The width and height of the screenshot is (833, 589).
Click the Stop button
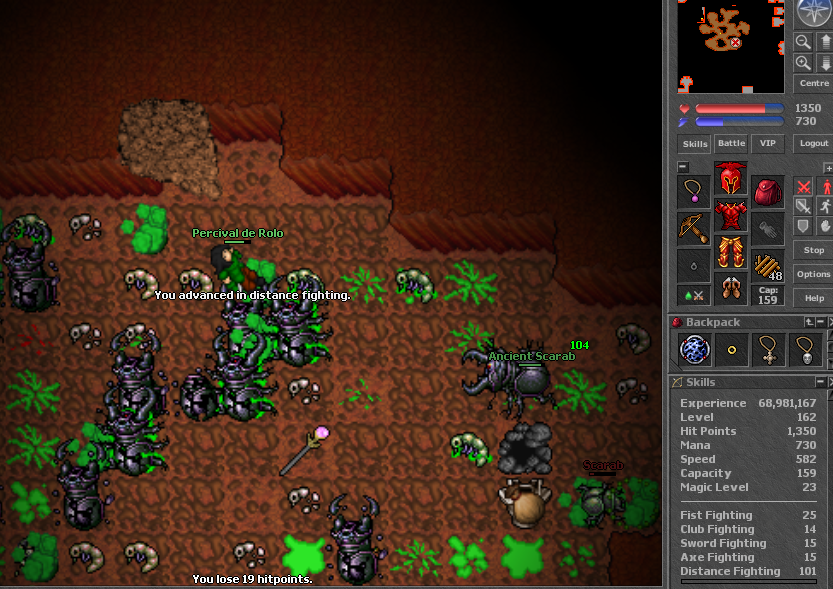pos(813,250)
